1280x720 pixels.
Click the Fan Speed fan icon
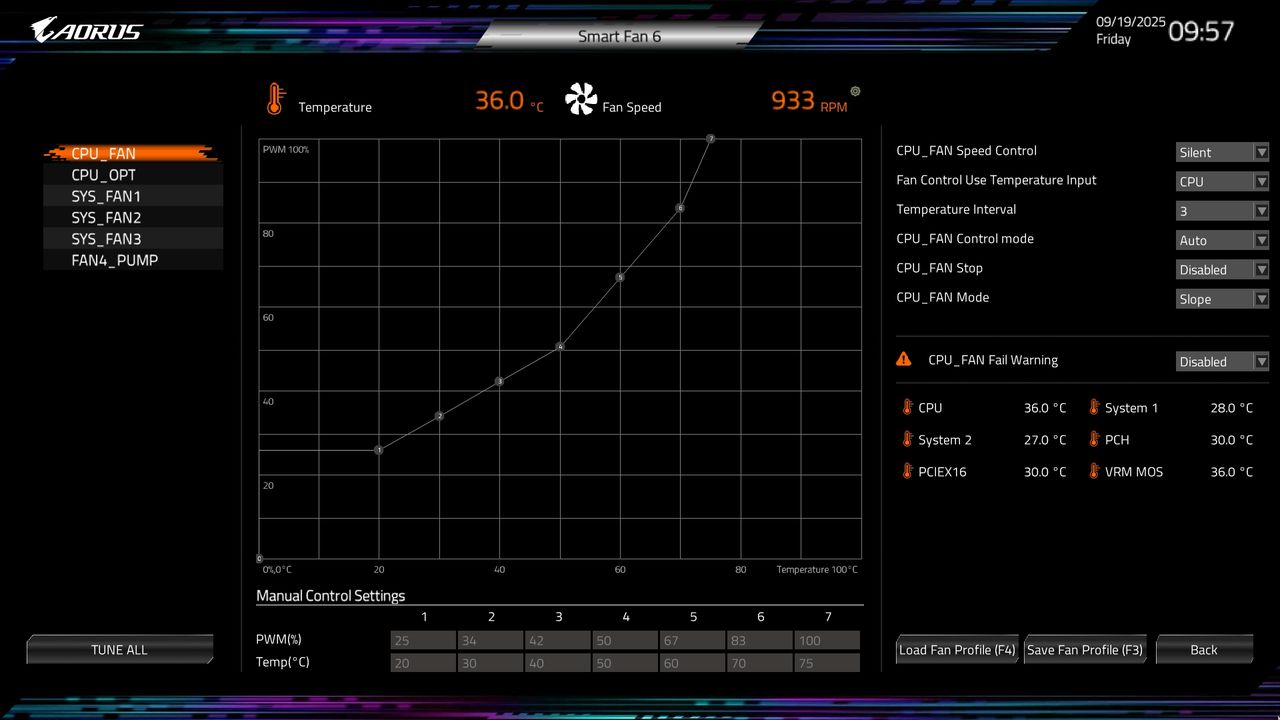(580, 97)
